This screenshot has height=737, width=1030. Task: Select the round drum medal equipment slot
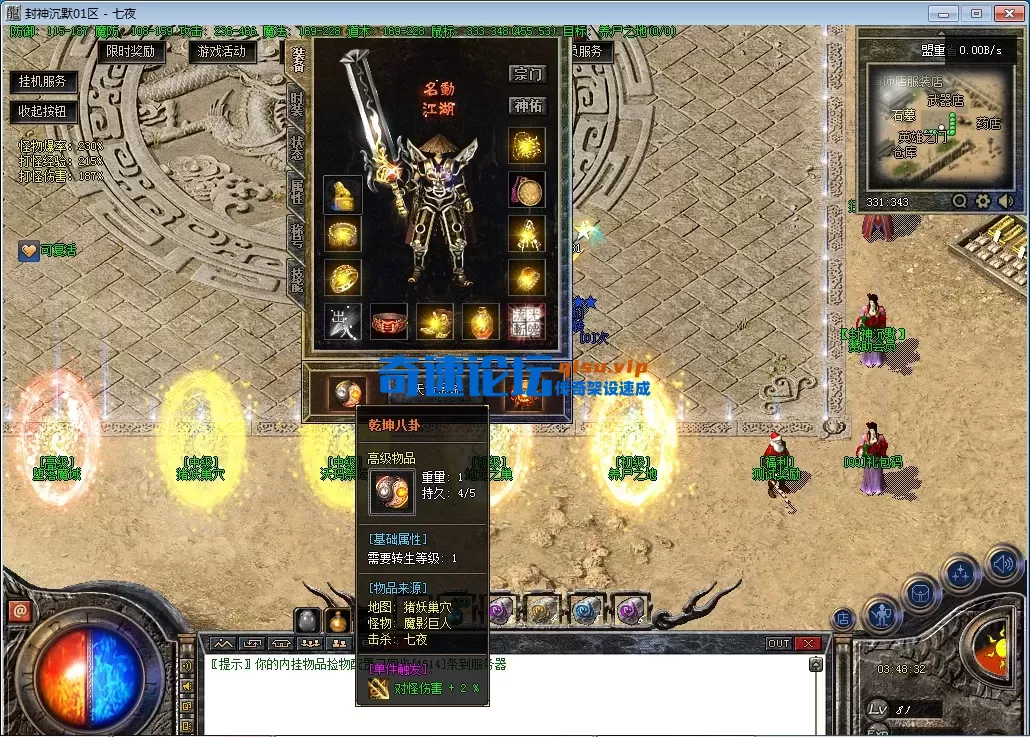(x=526, y=190)
